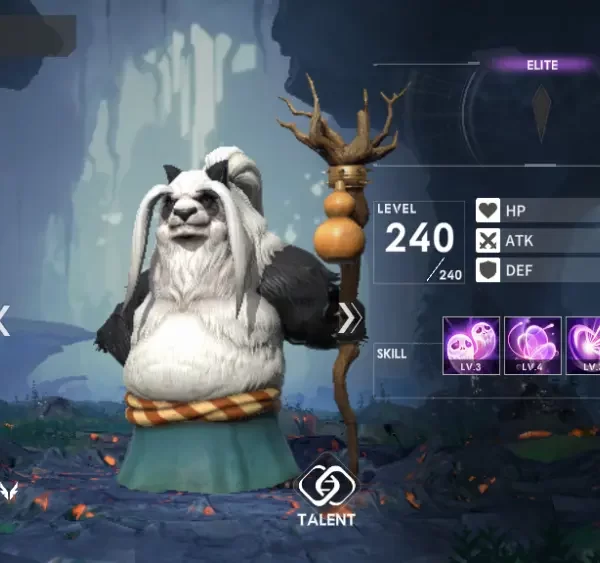600x563 pixels.
Task: Open the Level 240 panel
Action: [419, 242]
